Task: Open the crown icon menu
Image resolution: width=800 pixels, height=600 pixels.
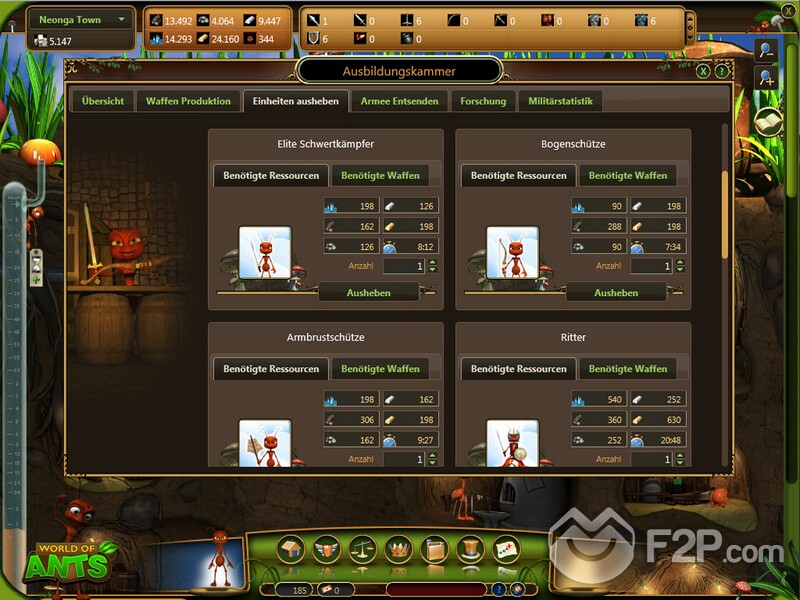Action: coord(399,549)
